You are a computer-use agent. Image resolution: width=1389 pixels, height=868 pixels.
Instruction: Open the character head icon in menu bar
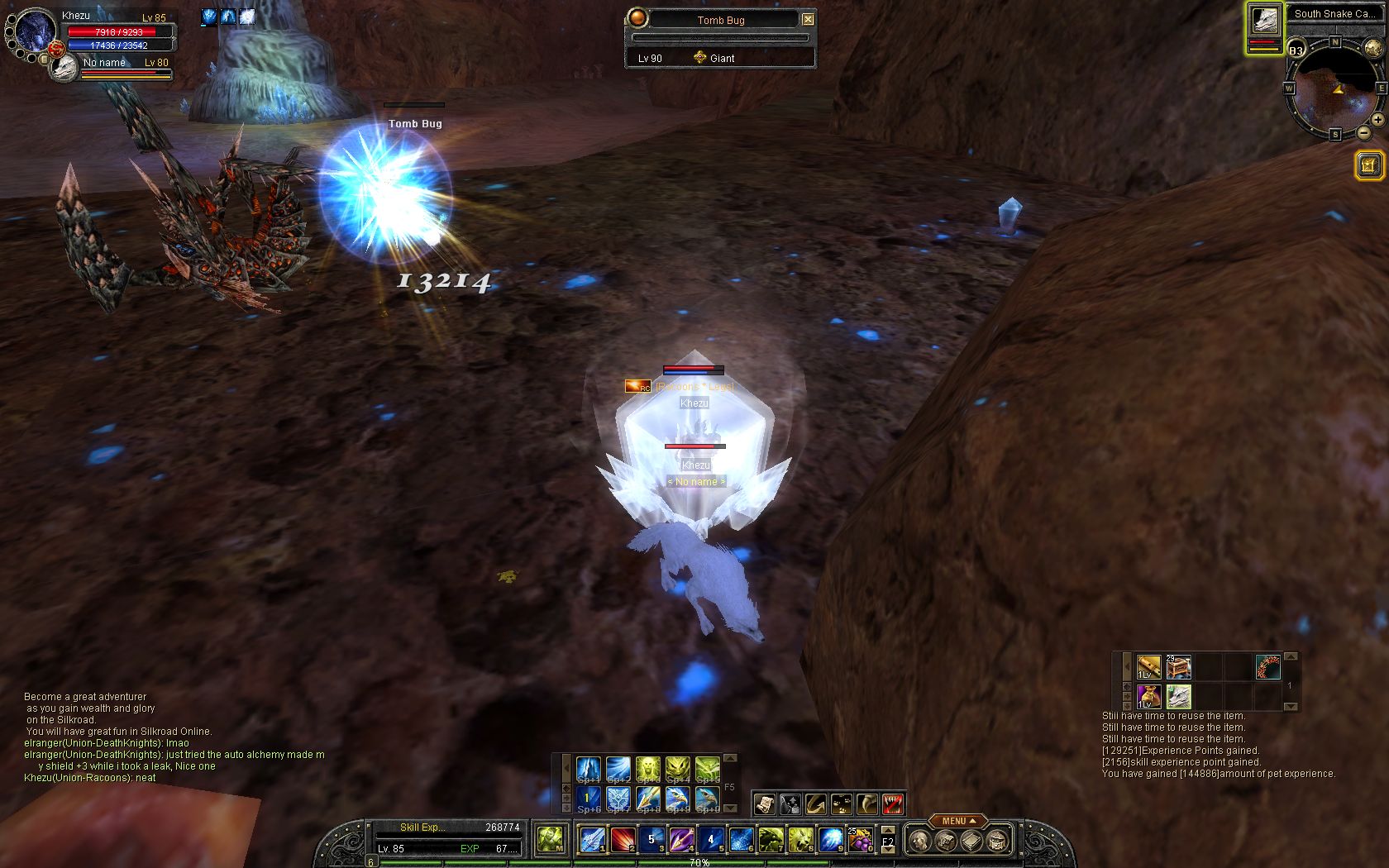(x=919, y=841)
